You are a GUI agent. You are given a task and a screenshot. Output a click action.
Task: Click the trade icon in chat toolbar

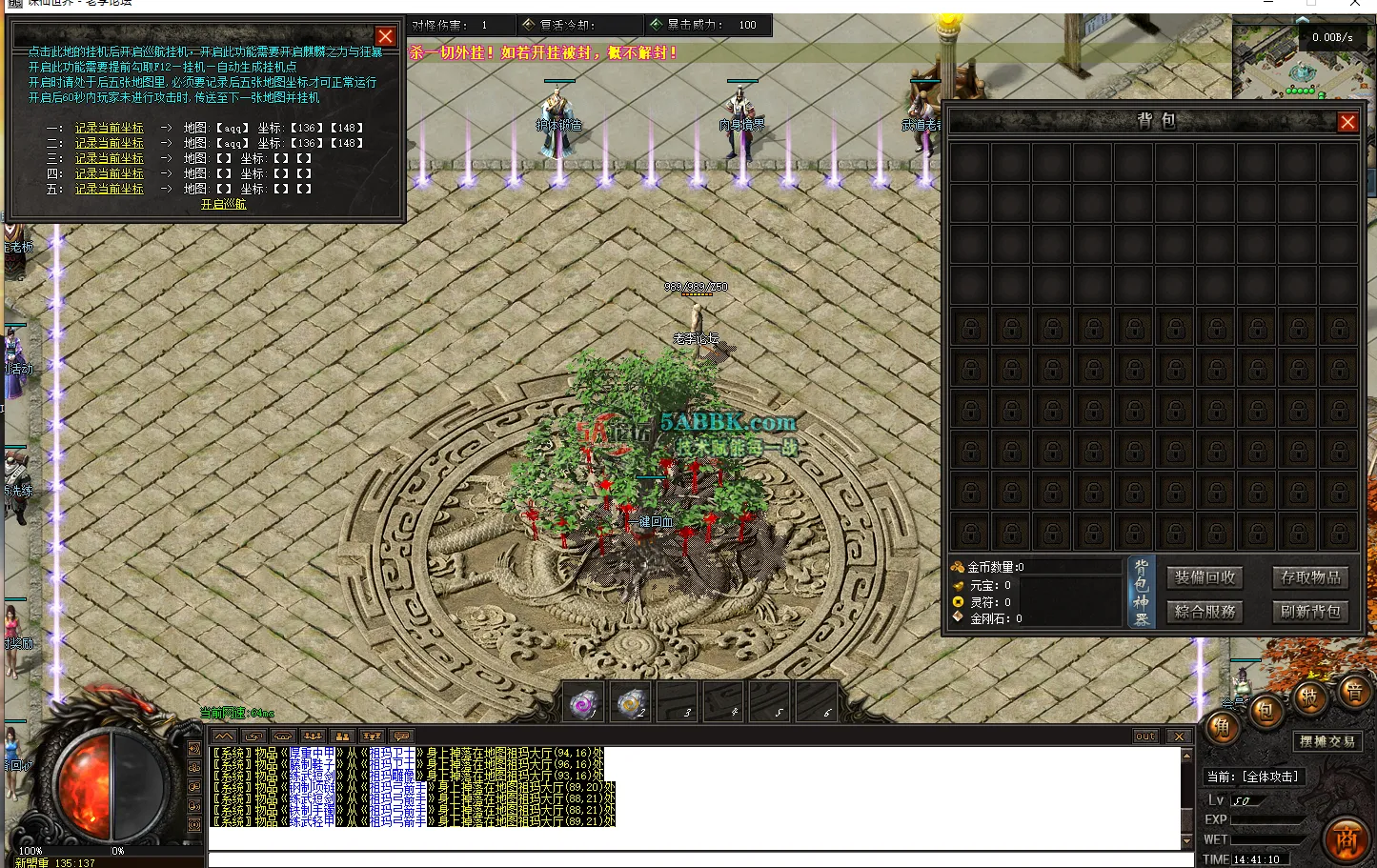pyautogui.click(x=253, y=736)
